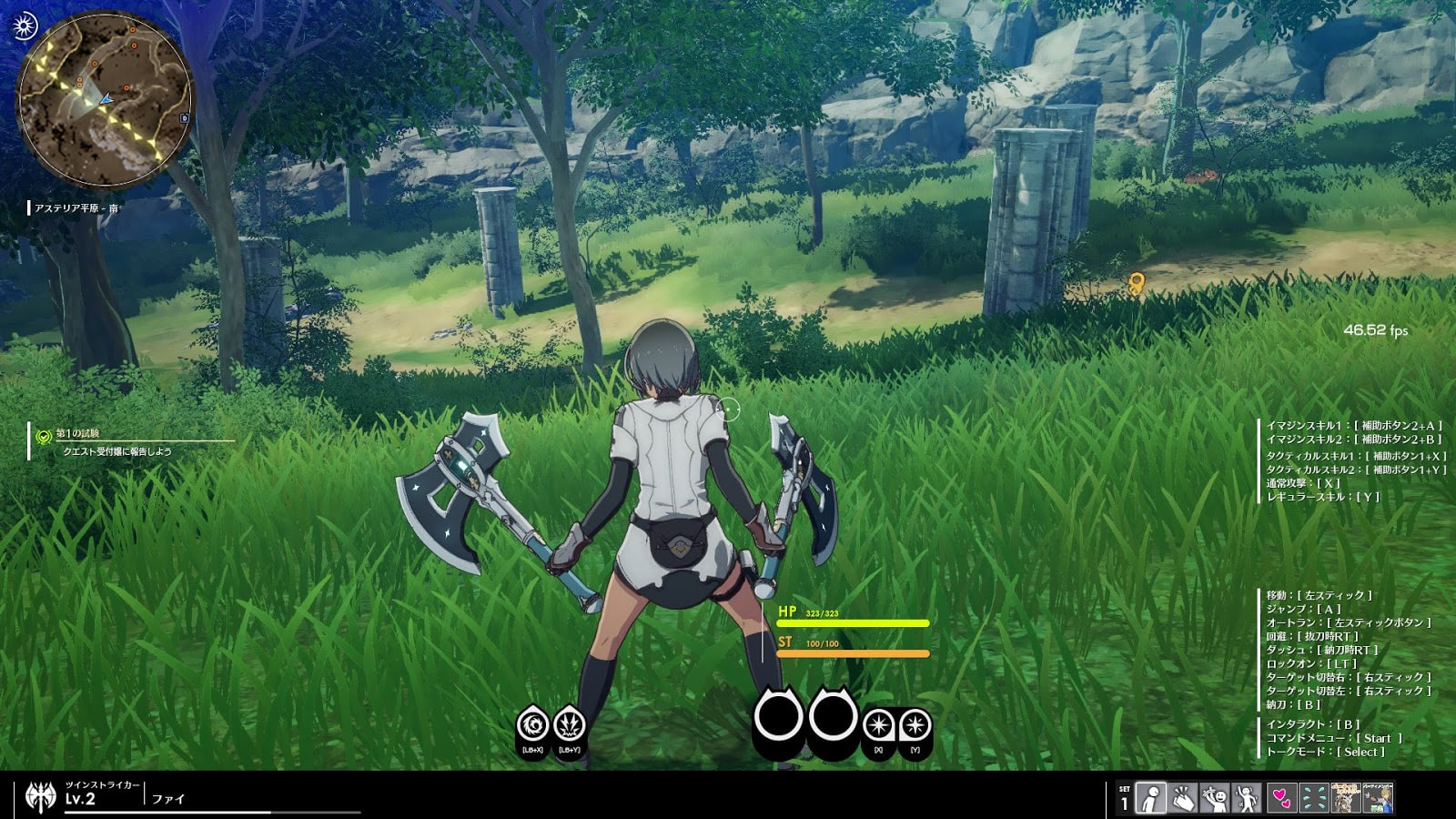Image resolution: width=1456 pixels, height=819 pixels.
Task: Click the Twin Striker class axe emblem
Action: click(x=41, y=796)
